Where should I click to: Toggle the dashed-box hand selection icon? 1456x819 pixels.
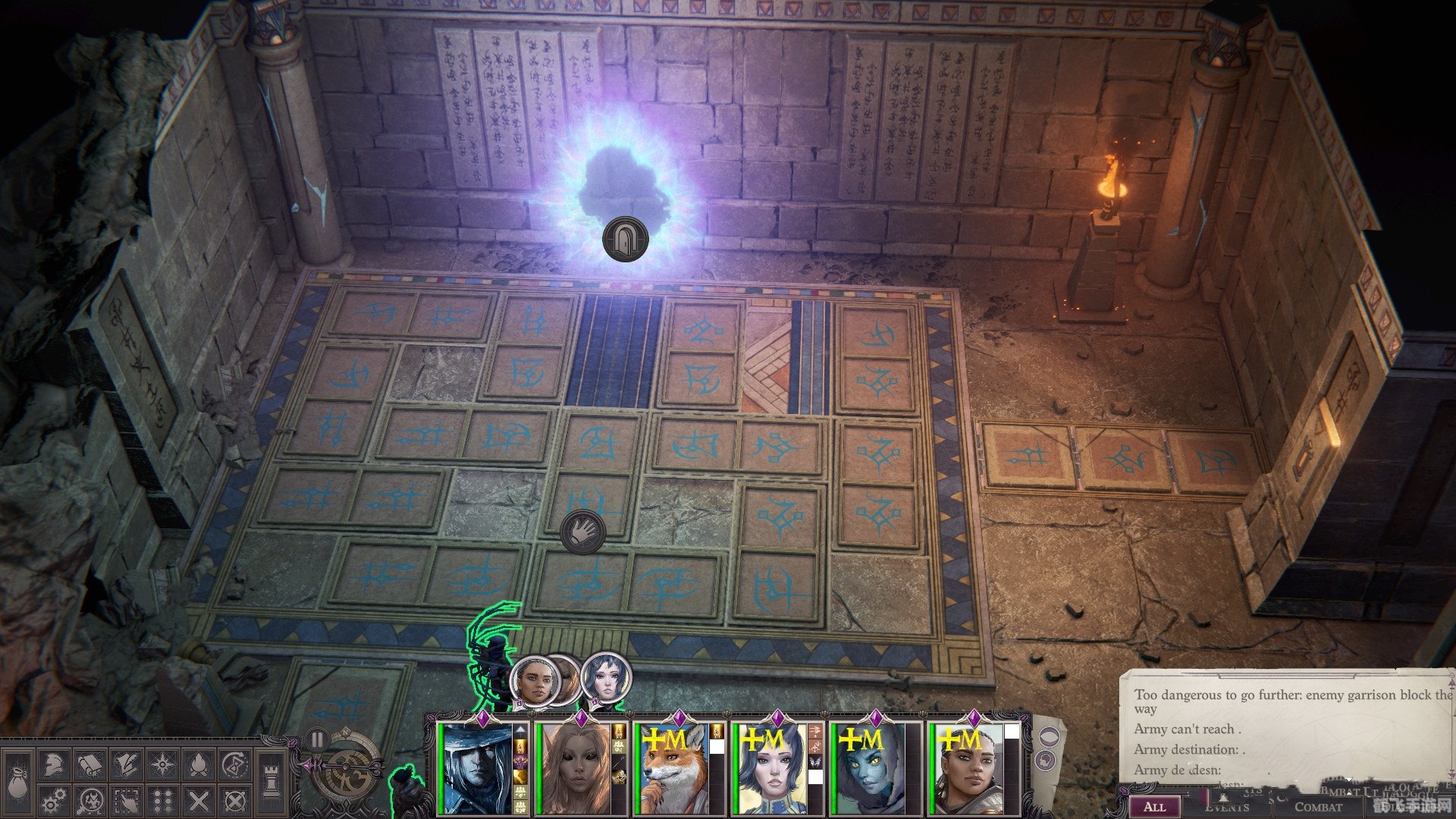click(126, 801)
